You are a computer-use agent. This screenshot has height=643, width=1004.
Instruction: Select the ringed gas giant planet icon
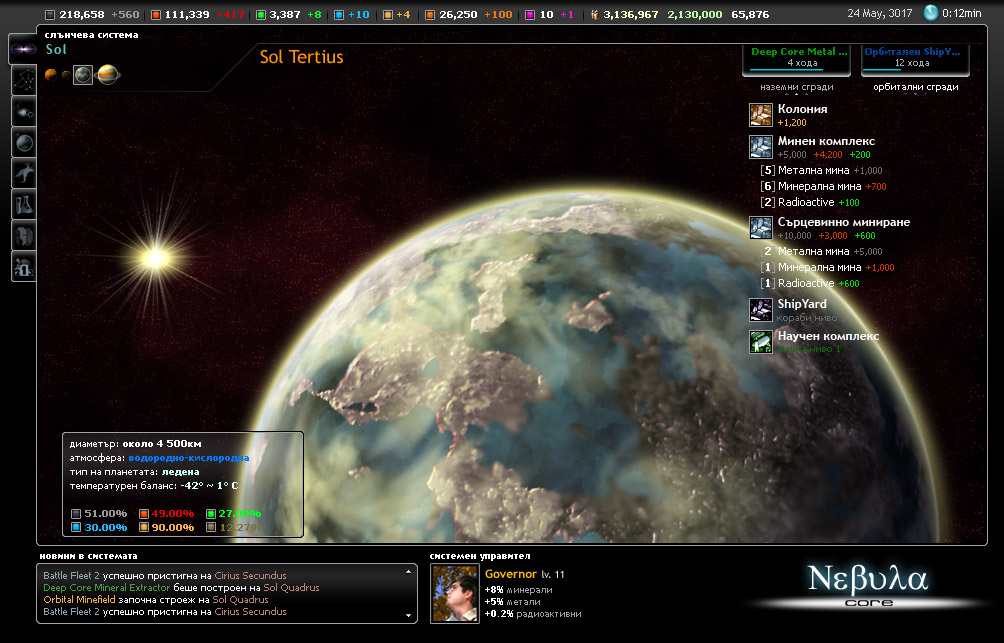pyautogui.click(x=107, y=75)
